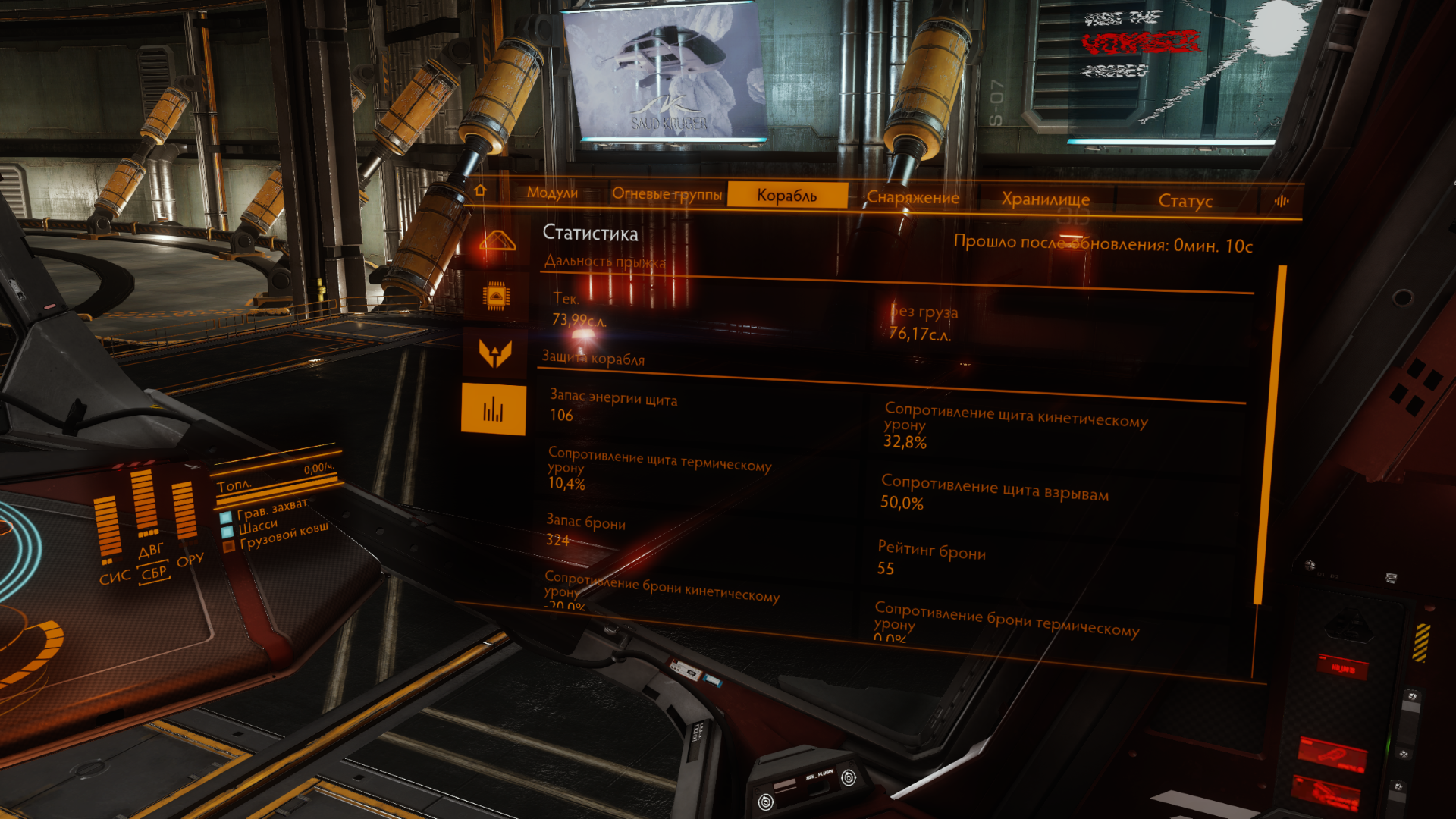
Task: Switch to the Хранилище tab
Action: (x=1045, y=199)
